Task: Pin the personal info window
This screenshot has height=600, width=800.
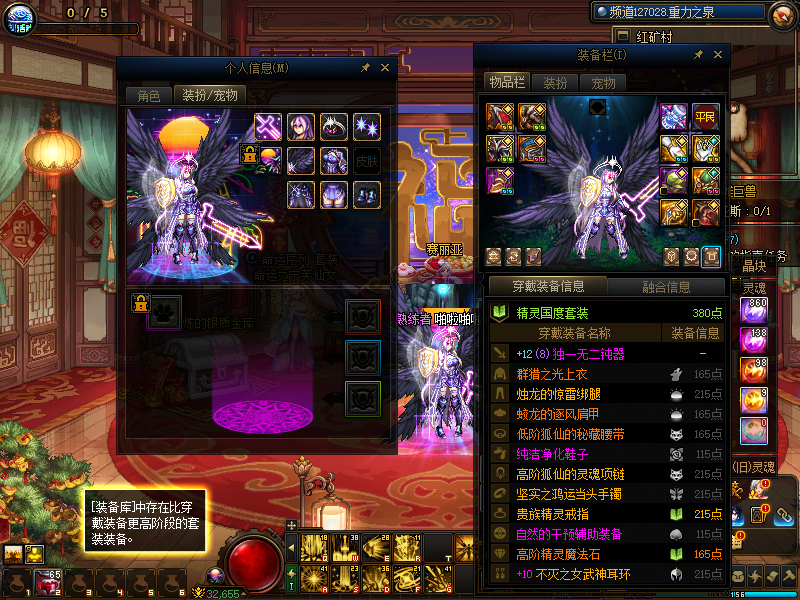Action: coord(366,68)
